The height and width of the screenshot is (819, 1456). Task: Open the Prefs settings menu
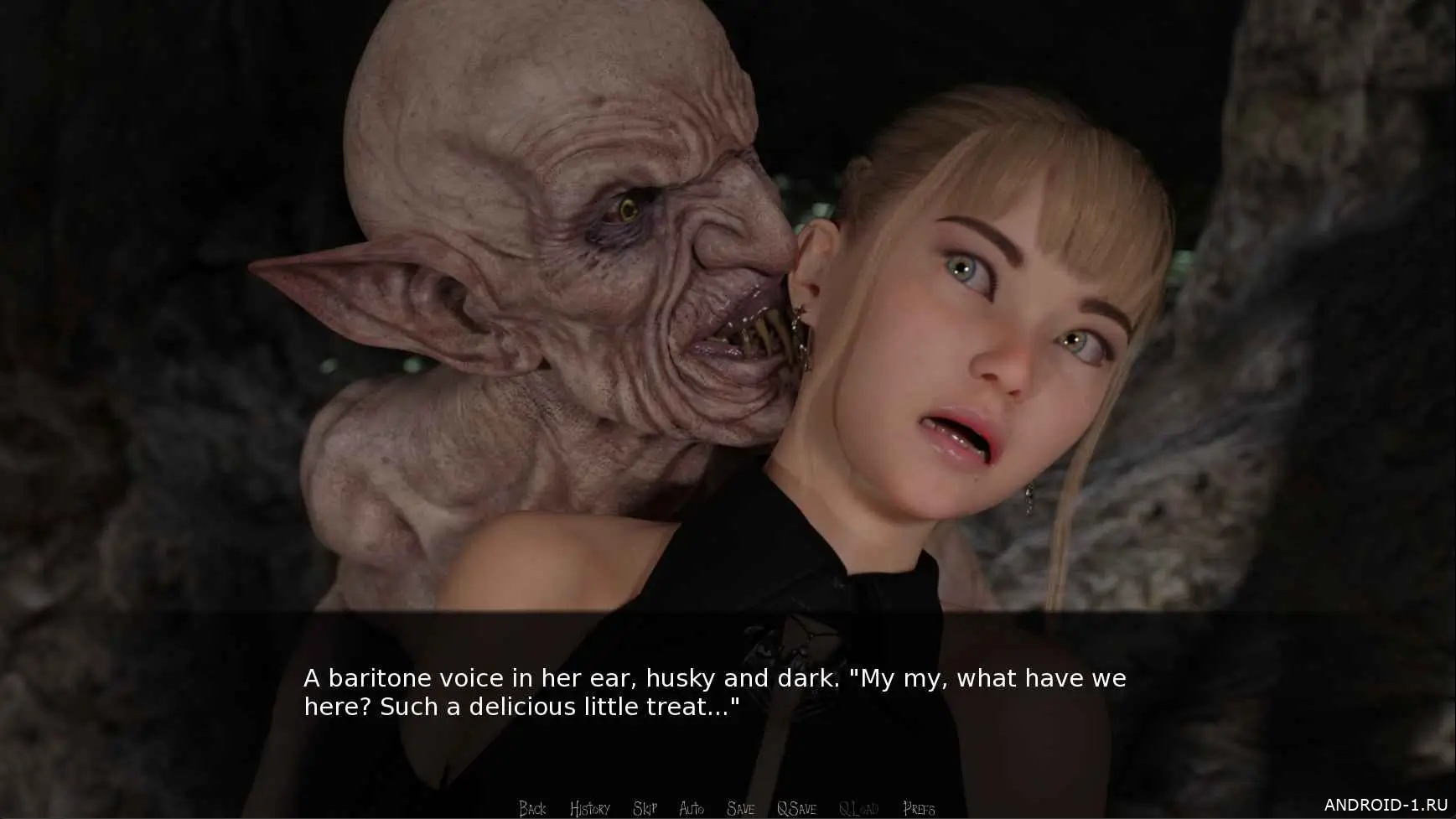click(919, 808)
